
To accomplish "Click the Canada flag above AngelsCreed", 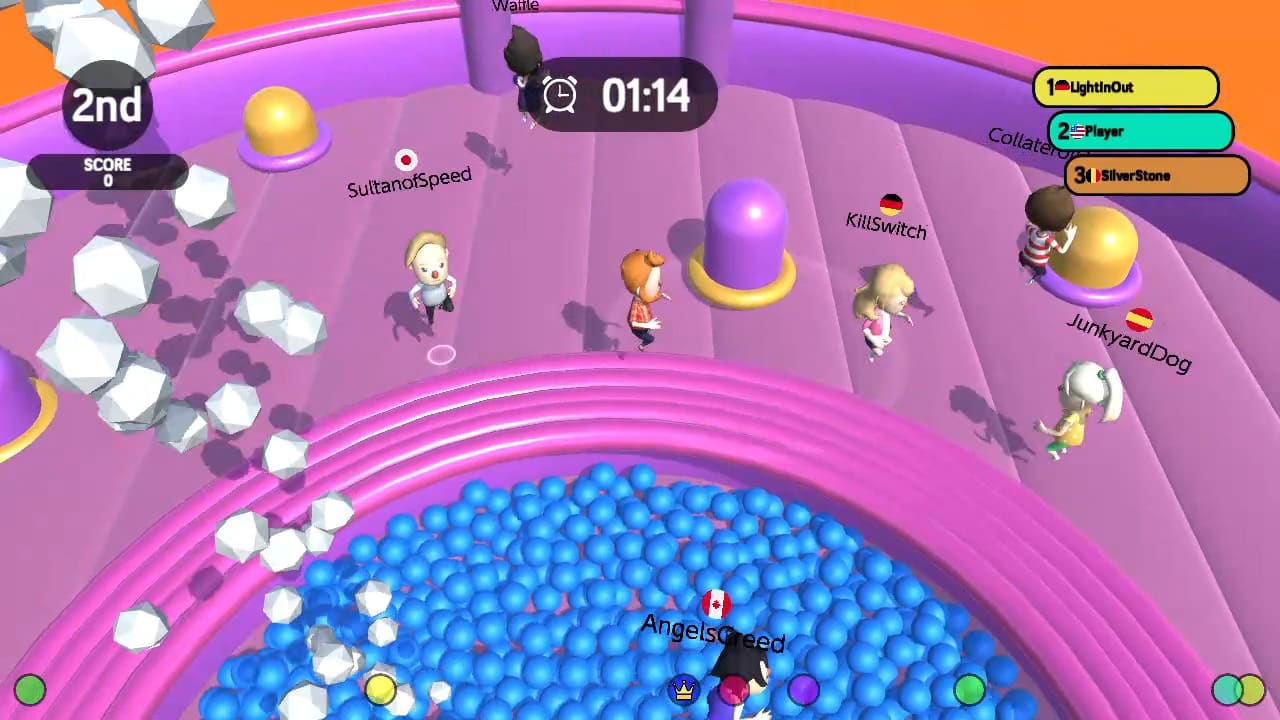I will [x=714, y=603].
